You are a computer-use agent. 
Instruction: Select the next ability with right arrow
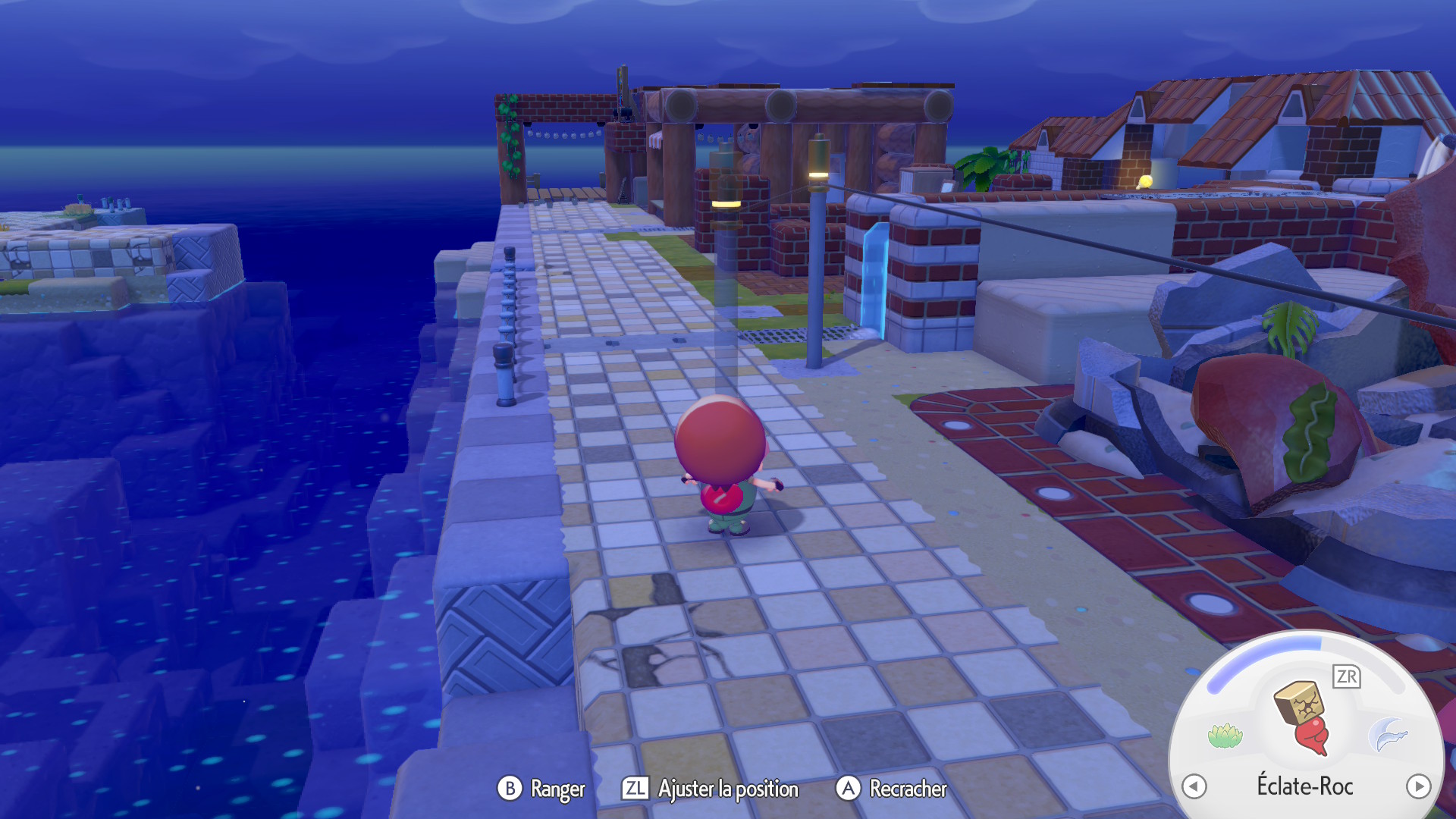pos(1418,786)
